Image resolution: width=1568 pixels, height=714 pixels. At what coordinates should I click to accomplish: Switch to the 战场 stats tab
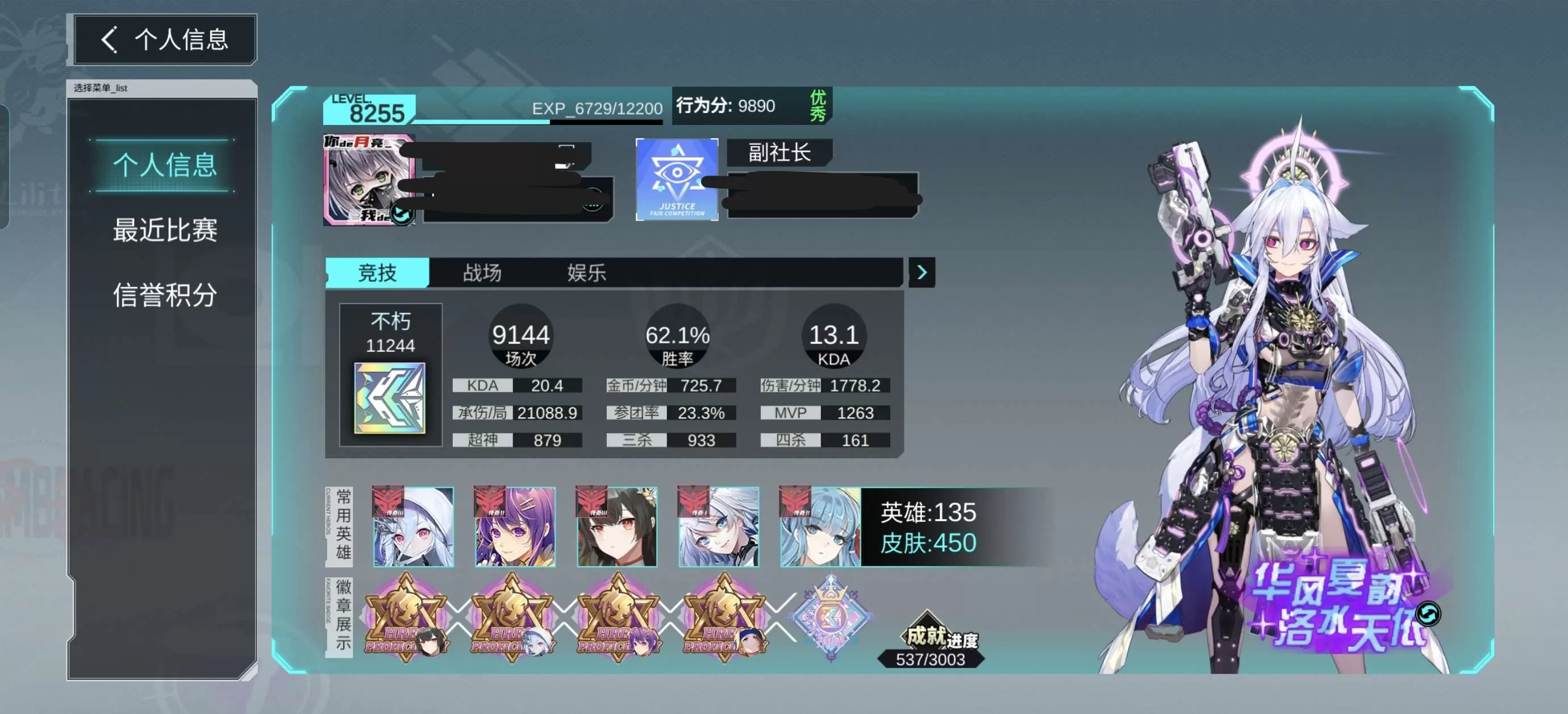click(482, 272)
